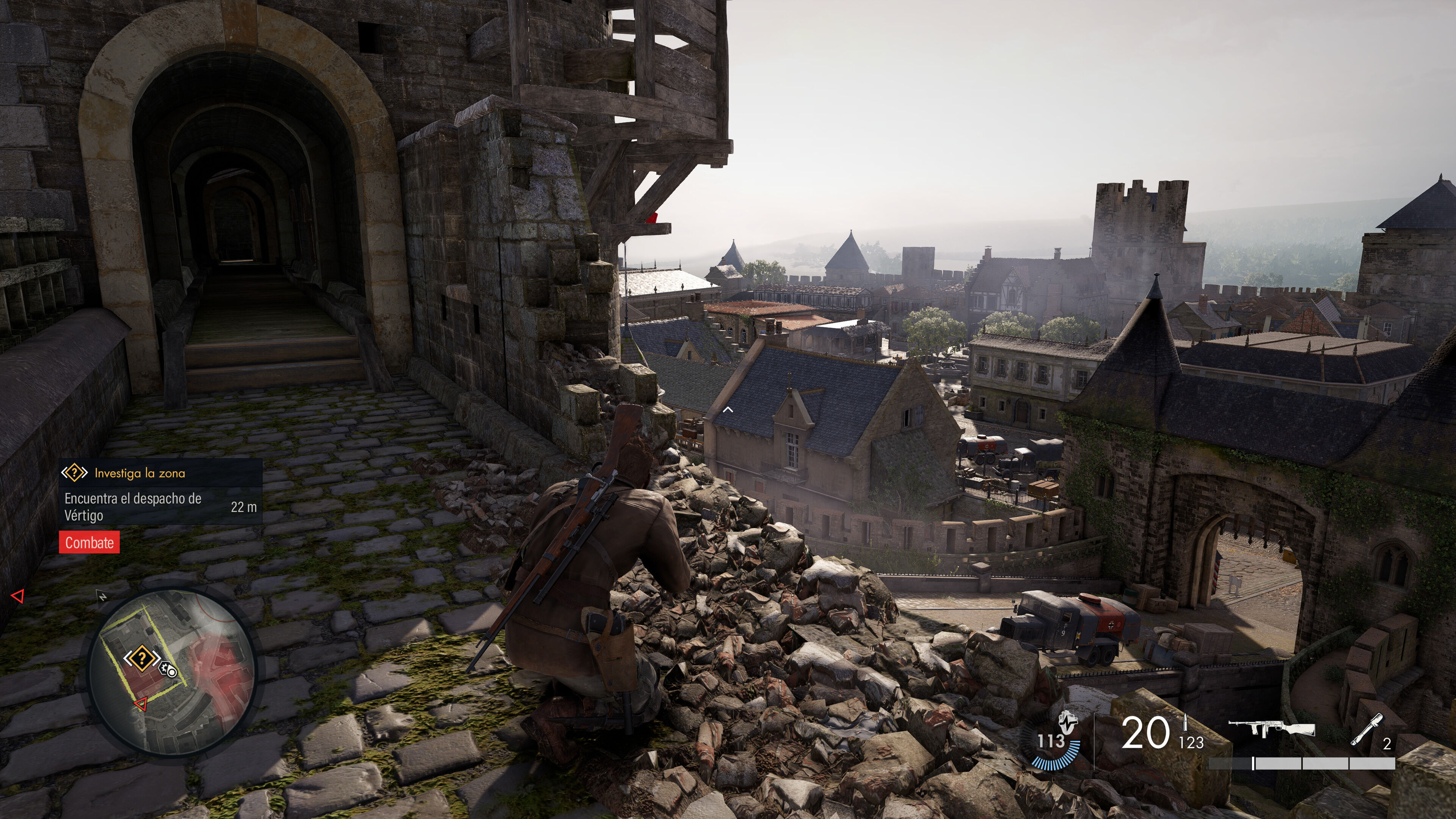Choose the stick grenade item icon
Image resolution: width=1456 pixels, height=819 pixels.
point(1367,729)
